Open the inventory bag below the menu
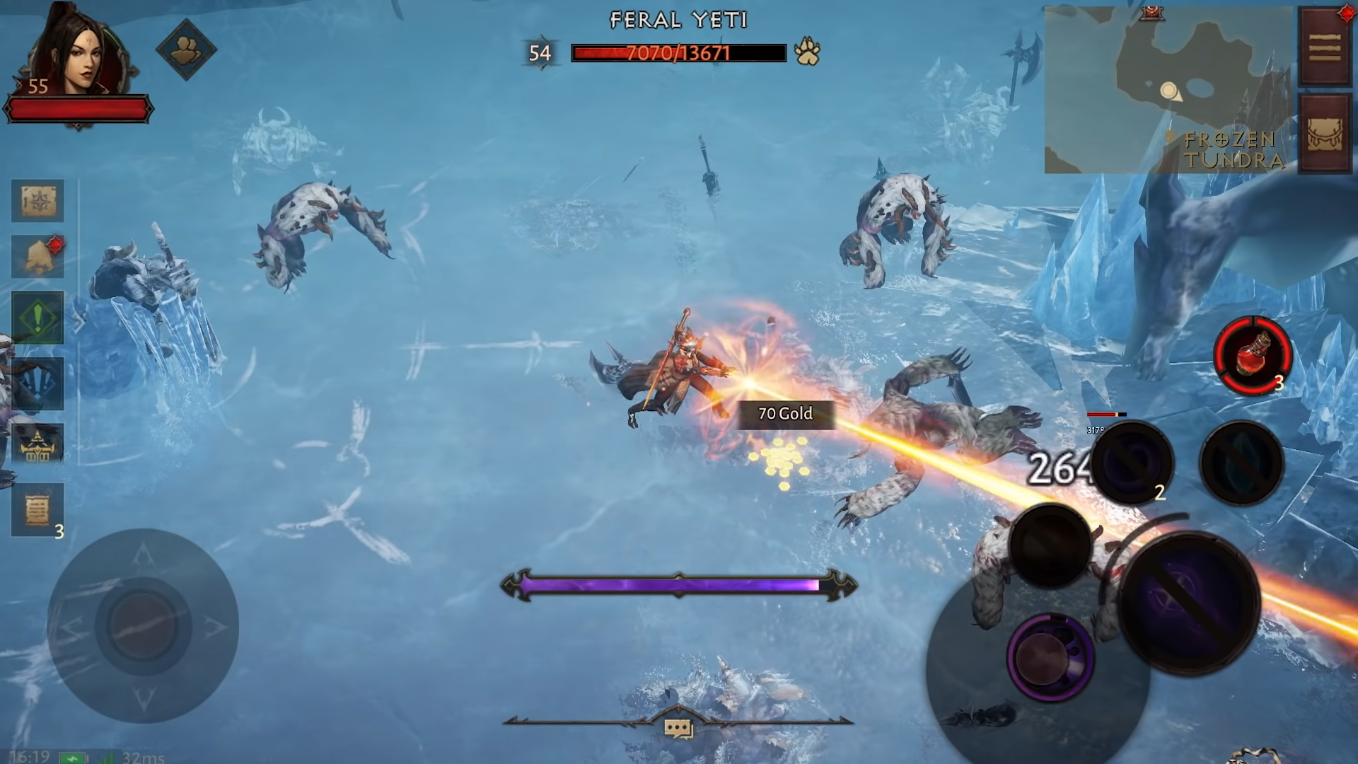The width and height of the screenshot is (1358, 764). pos(1324,131)
